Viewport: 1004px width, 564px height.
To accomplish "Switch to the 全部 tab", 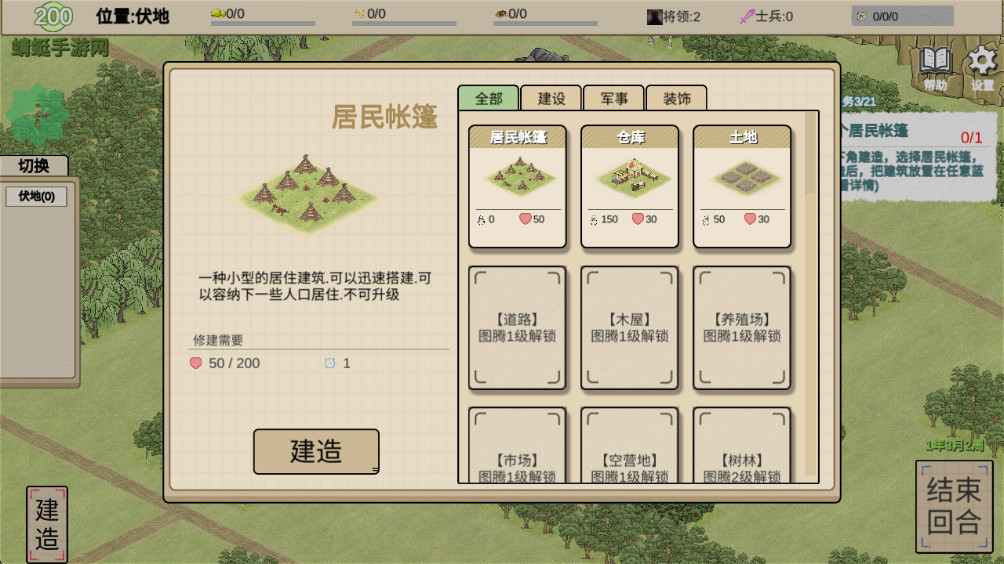I will coord(489,98).
